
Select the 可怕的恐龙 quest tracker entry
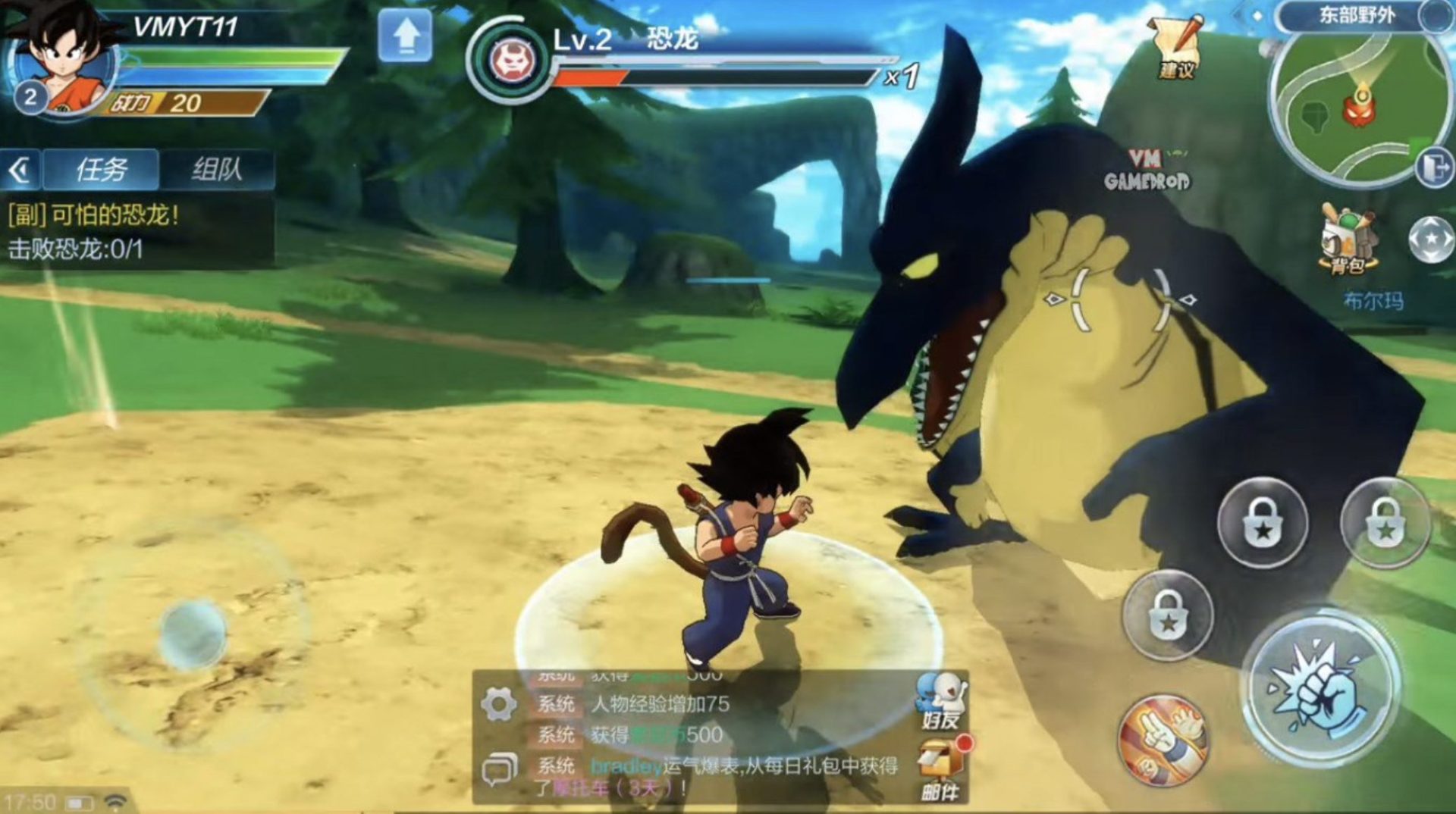tap(94, 215)
